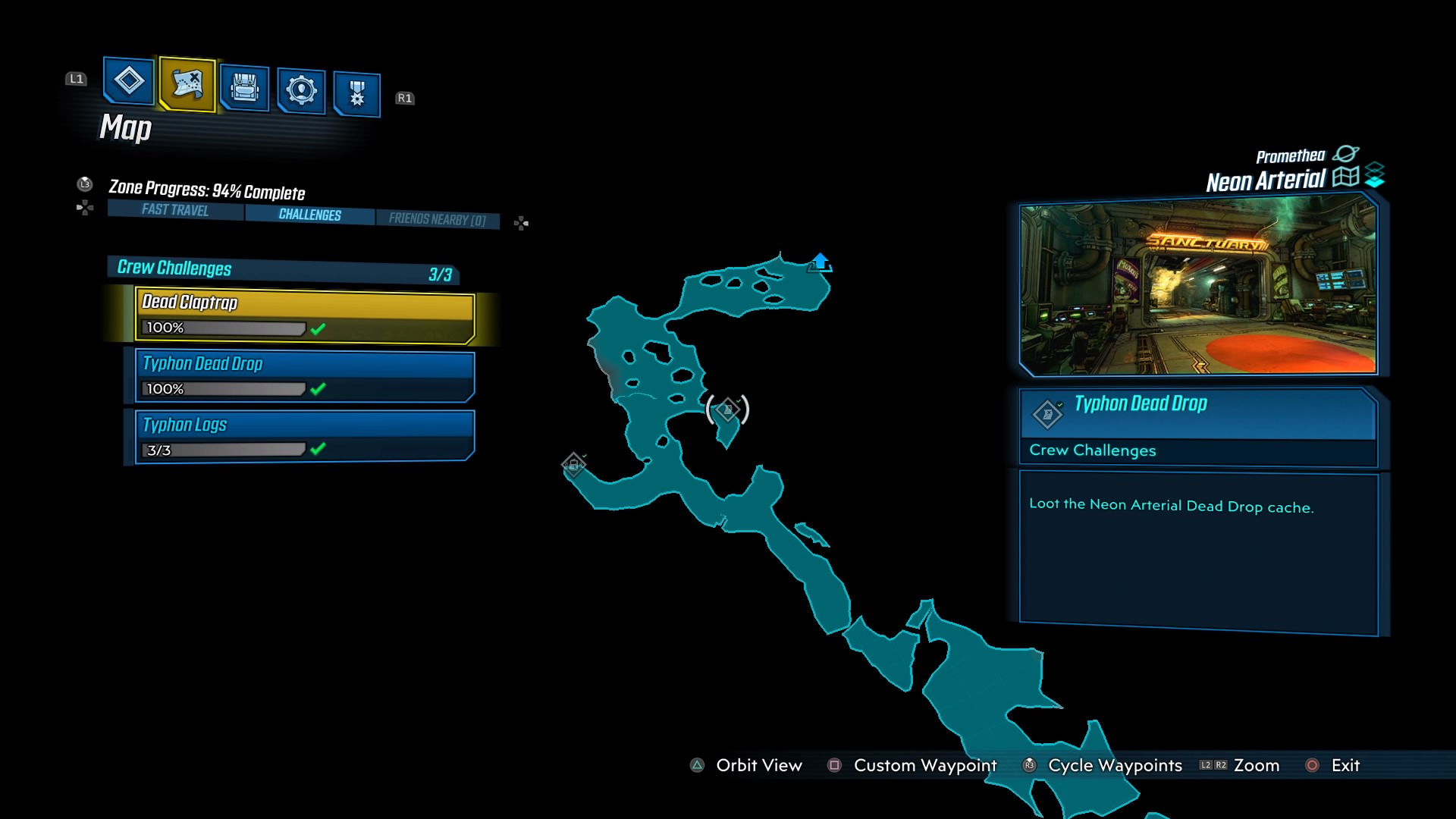
Task: Select the Challenges tab
Action: point(308,215)
